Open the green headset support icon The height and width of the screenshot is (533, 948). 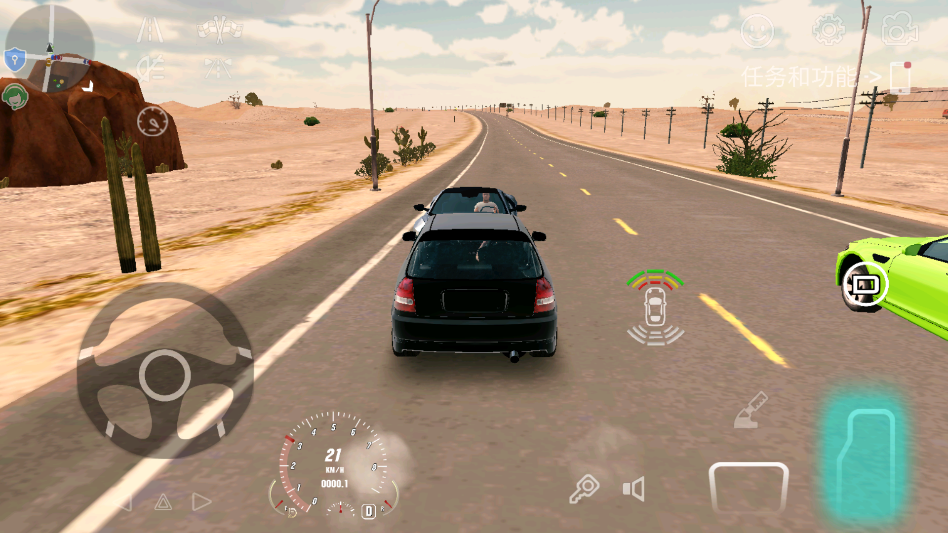tap(15, 96)
